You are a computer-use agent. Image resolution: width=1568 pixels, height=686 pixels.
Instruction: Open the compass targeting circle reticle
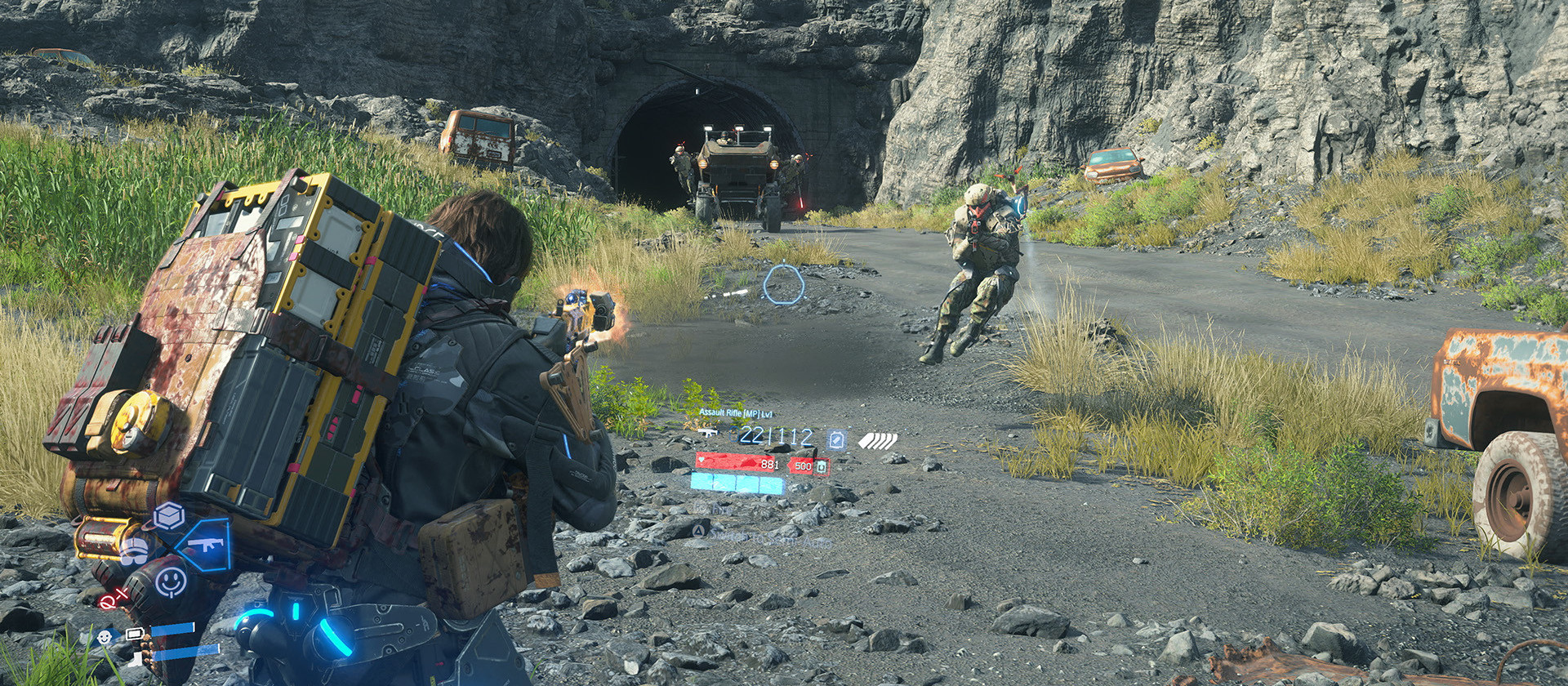coord(785,283)
